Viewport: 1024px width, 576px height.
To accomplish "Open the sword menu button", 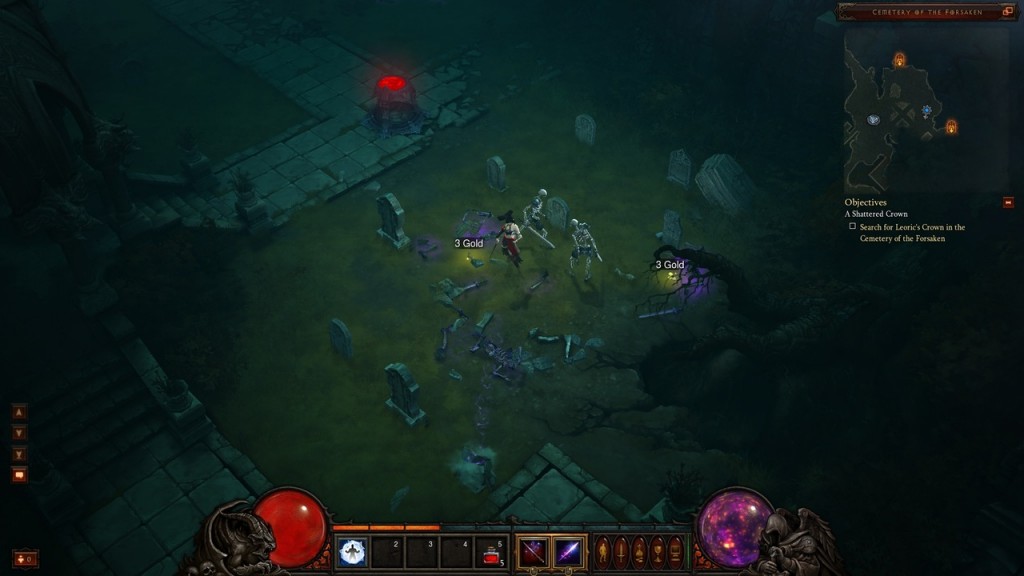I will pyautogui.click(x=620, y=552).
